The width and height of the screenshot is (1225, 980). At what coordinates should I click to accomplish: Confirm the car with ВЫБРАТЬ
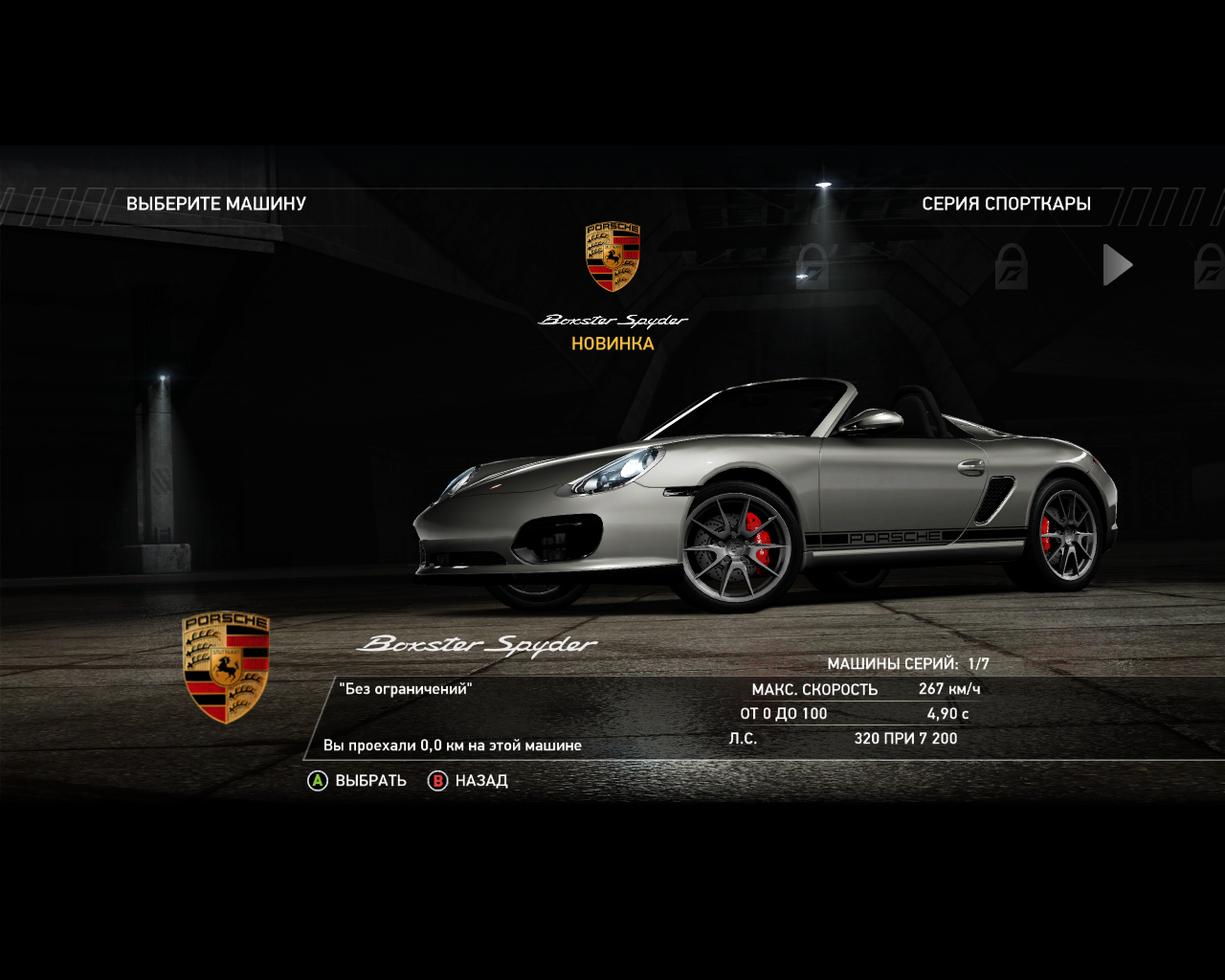click(357, 781)
